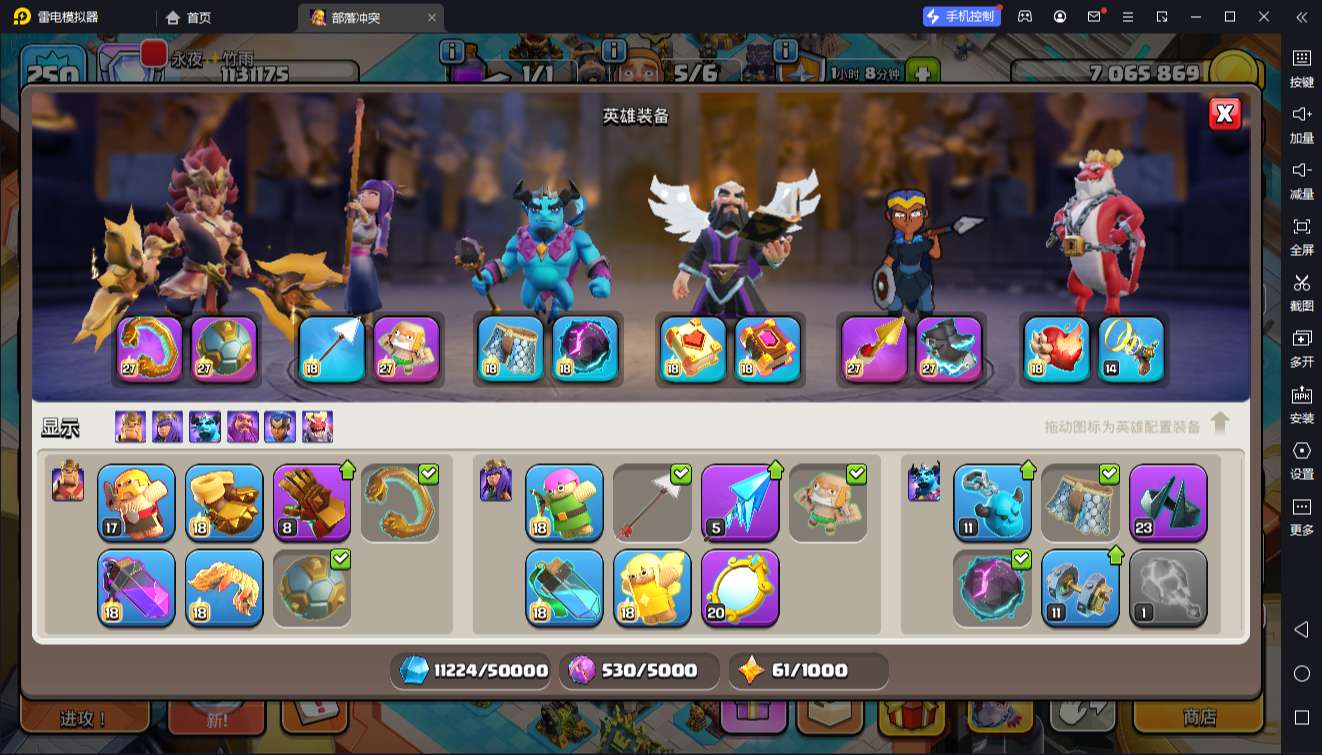Close the hero equipment window
The width and height of the screenshot is (1322, 755).
point(1224,114)
